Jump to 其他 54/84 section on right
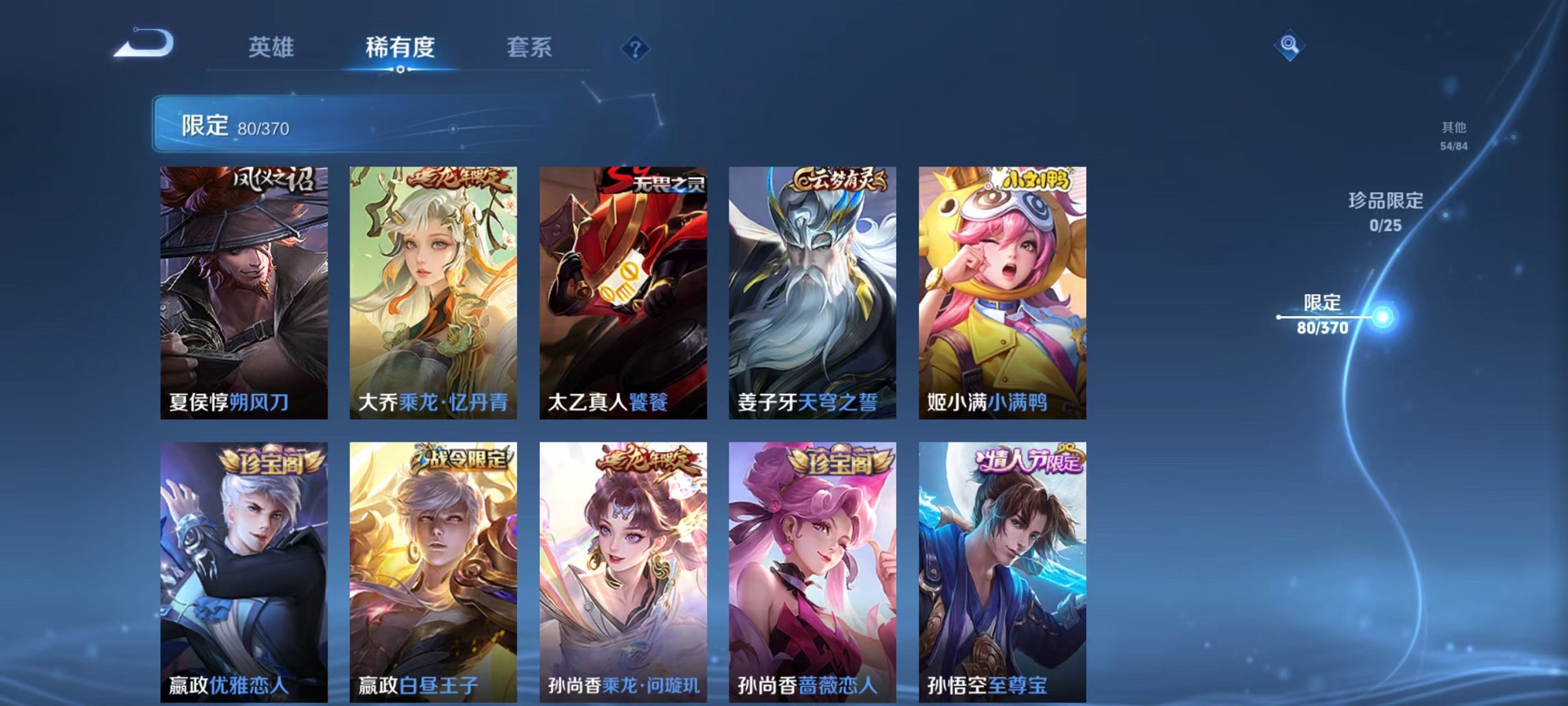Viewport: 1568px width, 706px height. coord(1453,136)
